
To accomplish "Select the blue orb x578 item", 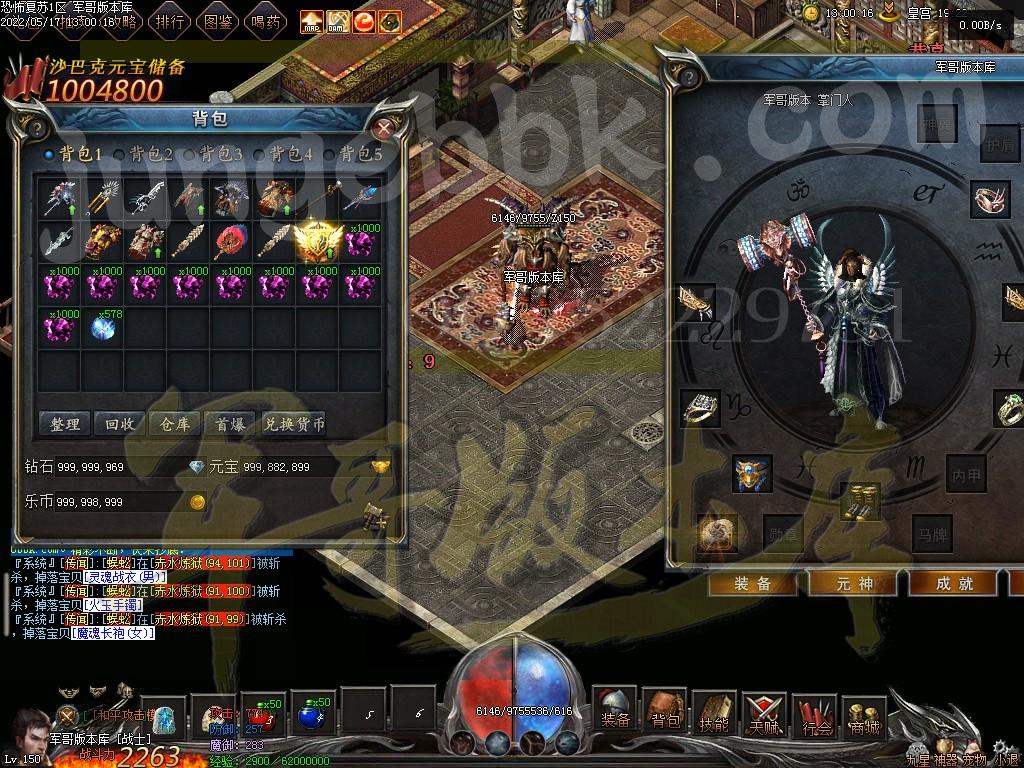I will (103, 327).
